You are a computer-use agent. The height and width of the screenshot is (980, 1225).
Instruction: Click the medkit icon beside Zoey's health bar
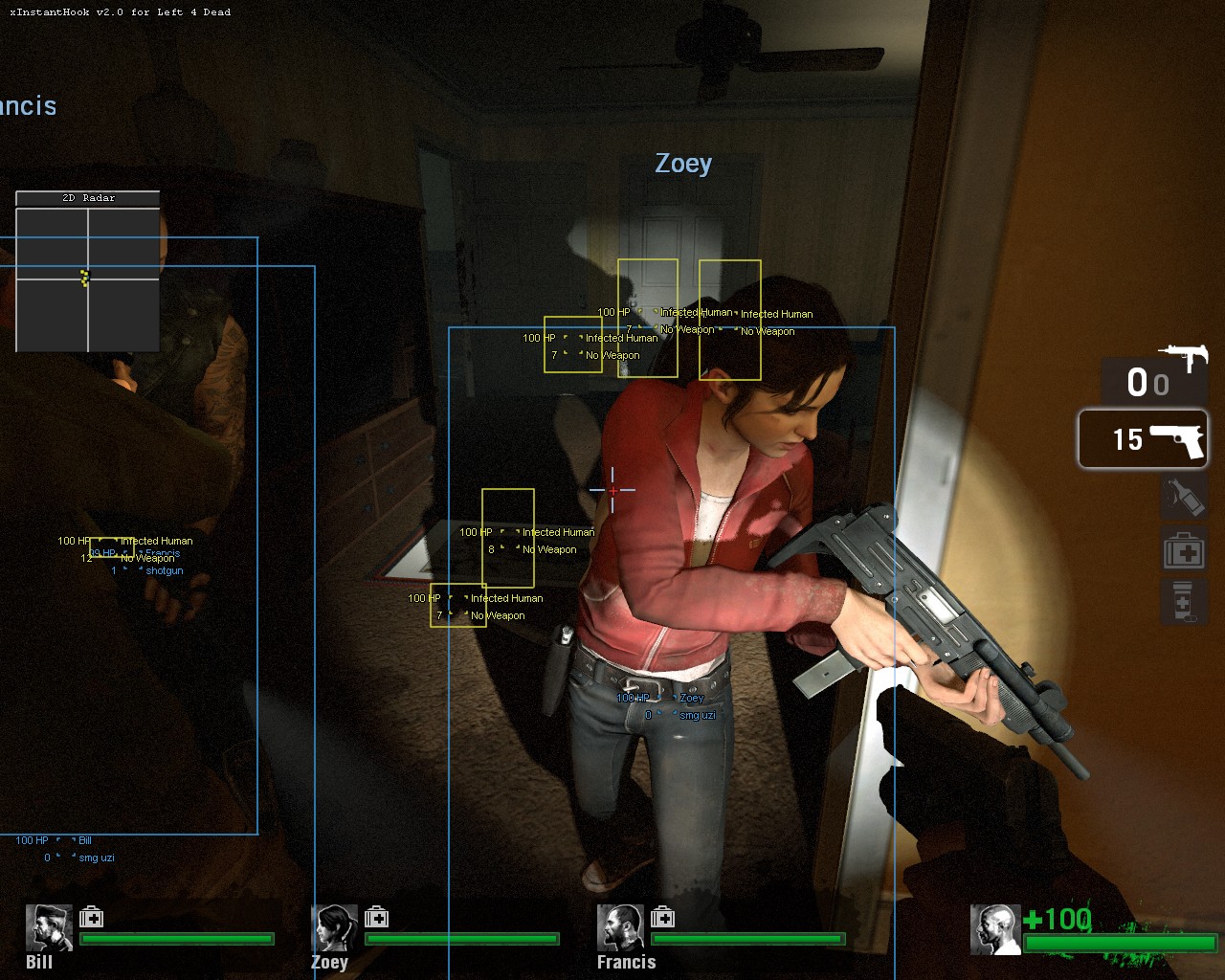click(x=379, y=917)
